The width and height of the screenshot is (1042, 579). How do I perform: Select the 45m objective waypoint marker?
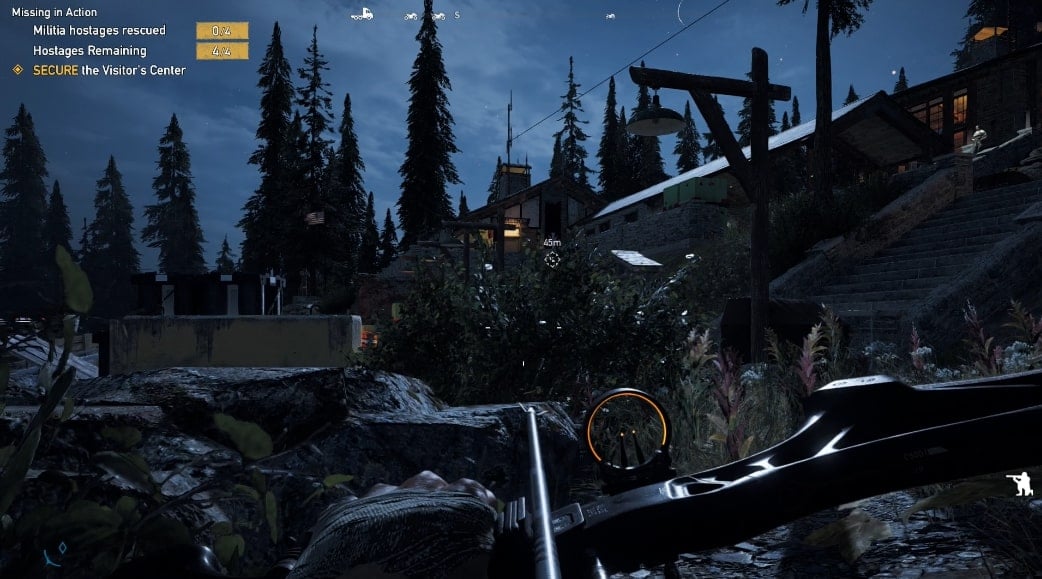pyautogui.click(x=551, y=259)
